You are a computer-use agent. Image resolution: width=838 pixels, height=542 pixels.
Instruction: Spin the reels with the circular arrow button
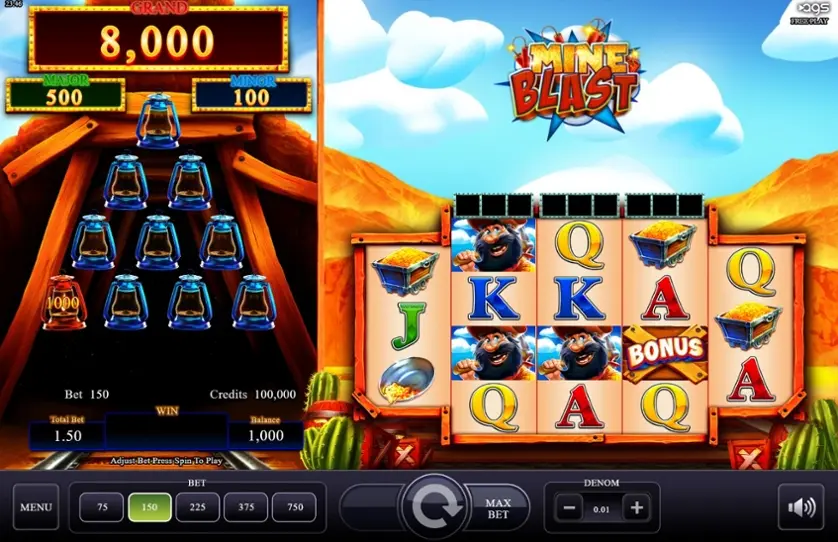tap(434, 508)
